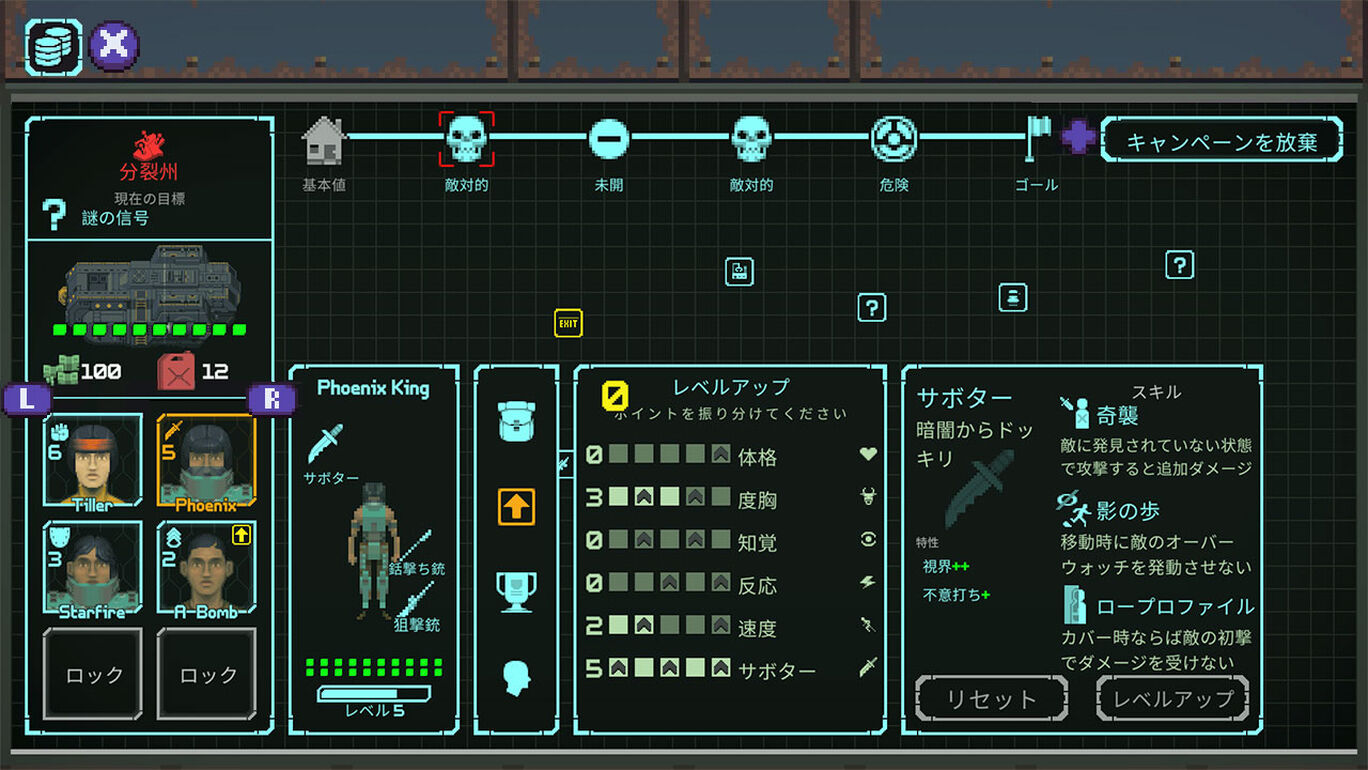Click the レベルアップ confirm button
The width and height of the screenshot is (1368, 770).
coord(1173,698)
